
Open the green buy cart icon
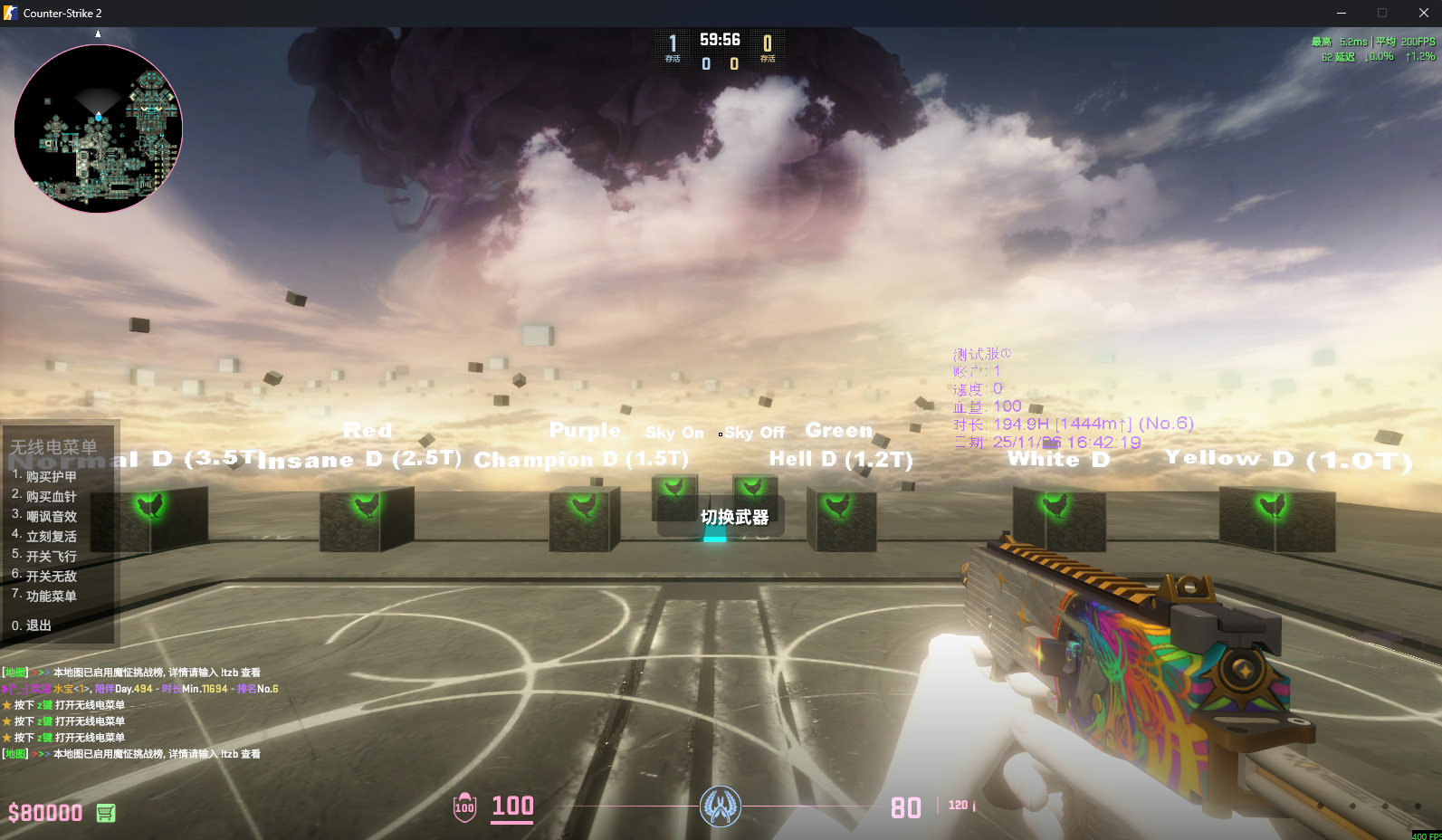pyautogui.click(x=106, y=813)
